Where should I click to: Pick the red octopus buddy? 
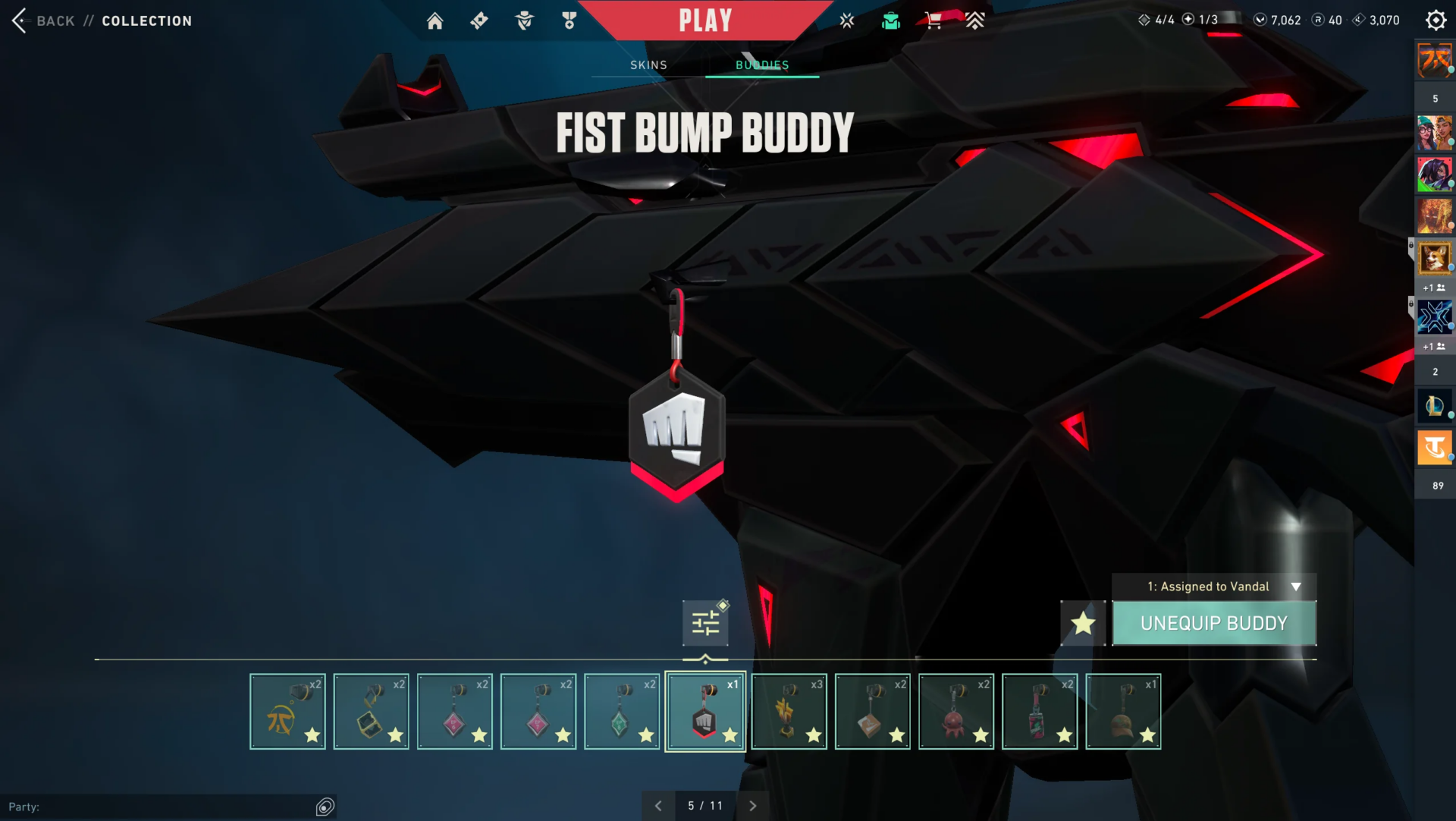[x=956, y=712]
